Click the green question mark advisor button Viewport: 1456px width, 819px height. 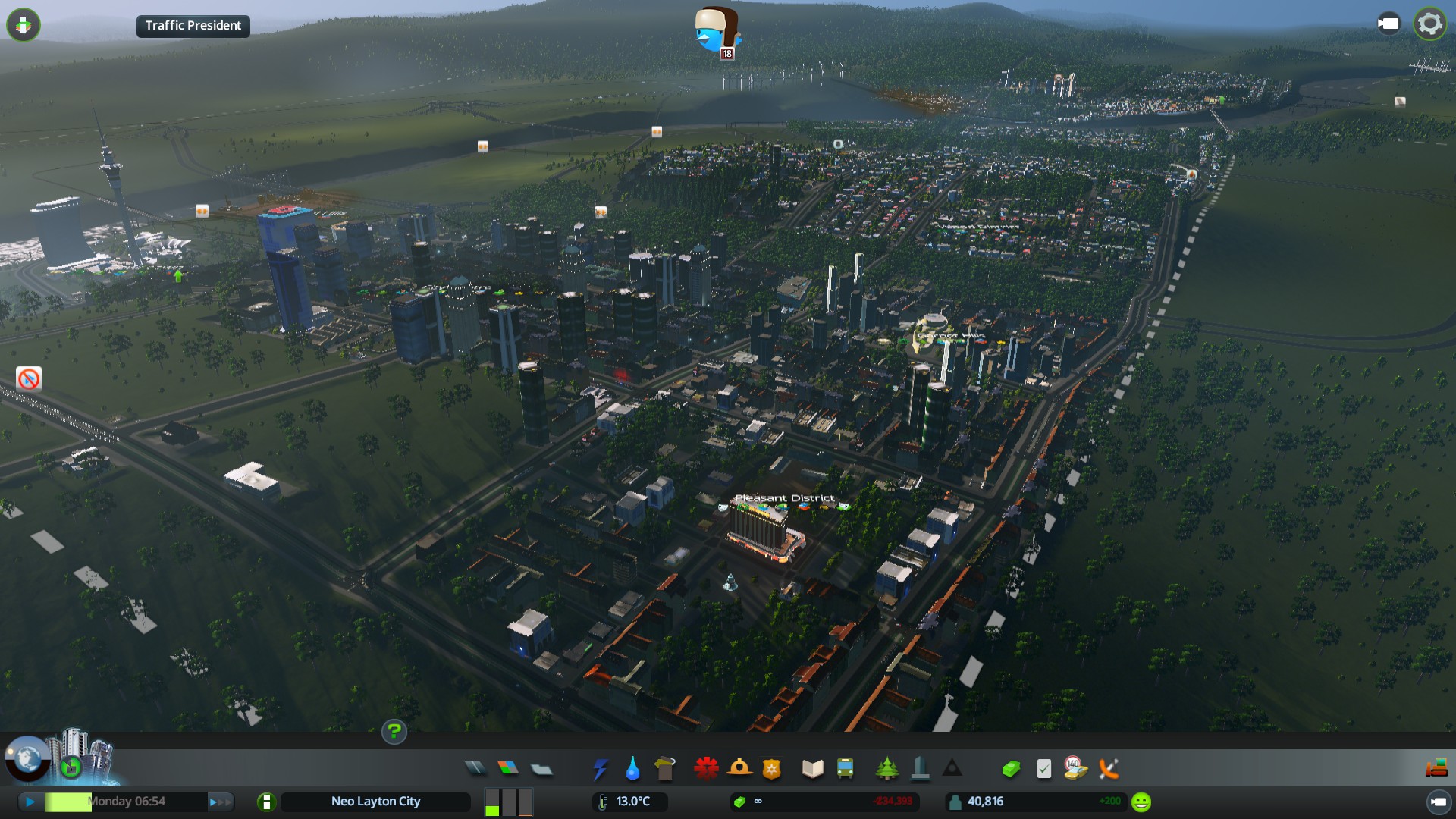(x=394, y=732)
